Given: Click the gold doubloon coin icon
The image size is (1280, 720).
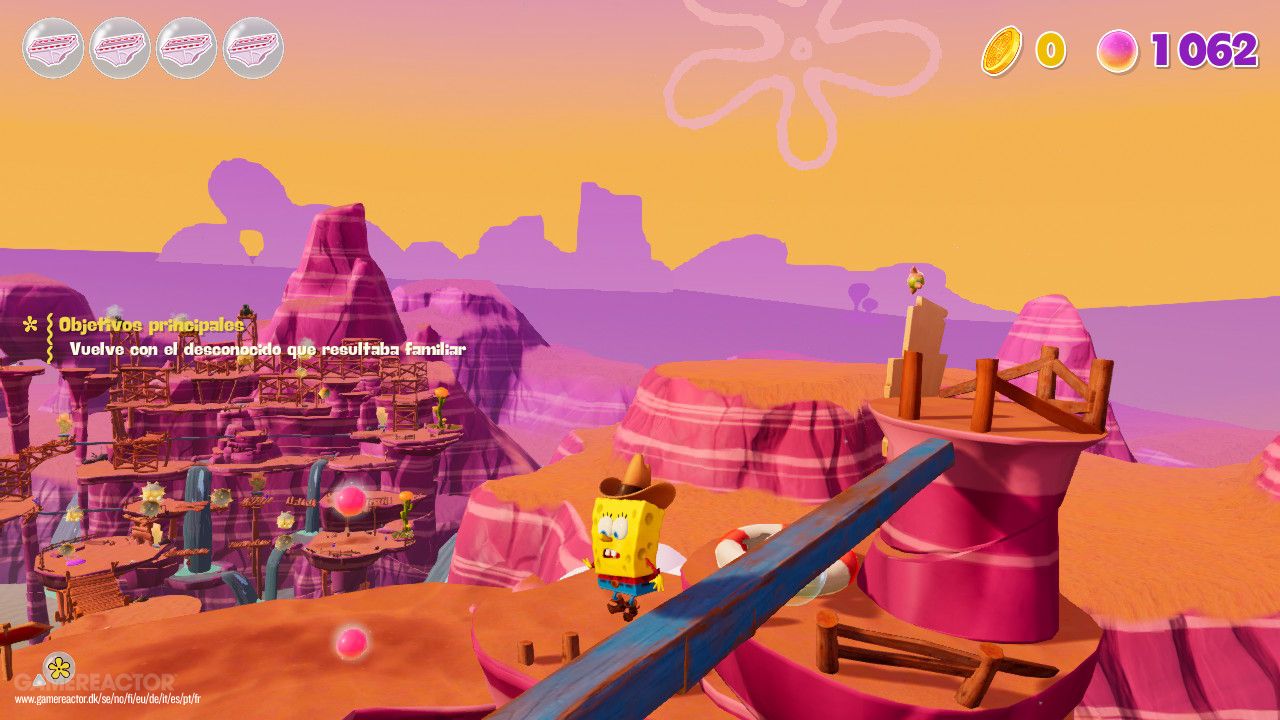Looking at the screenshot, I should point(1001,50).
